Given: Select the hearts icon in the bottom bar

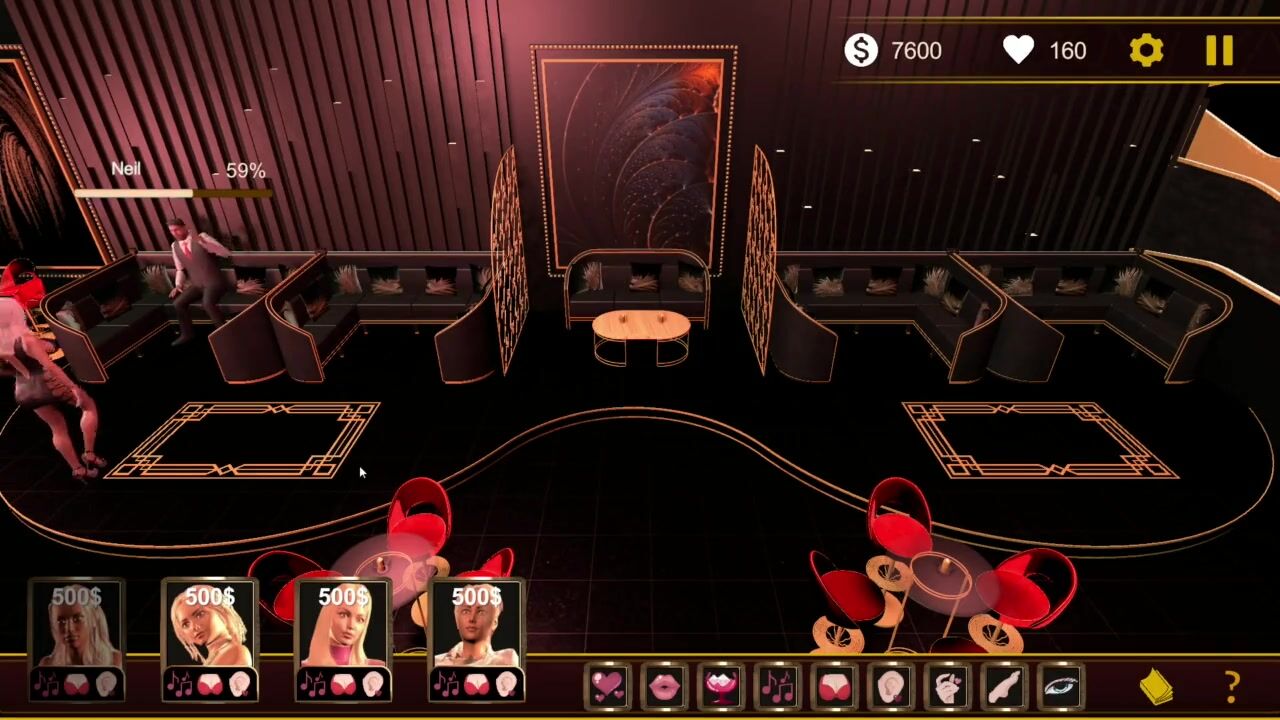Looking at the screenshot, I should pos(607,686).
